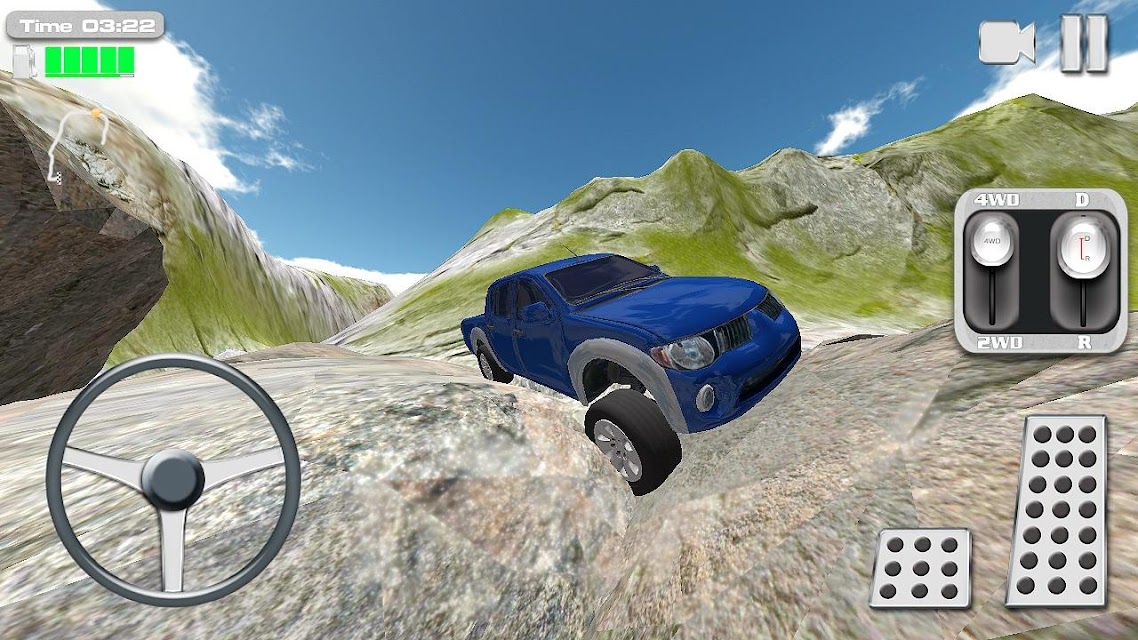Tap the small brake pedal
The height and width of the screenshot is (640, 1138).
(920, 567)
